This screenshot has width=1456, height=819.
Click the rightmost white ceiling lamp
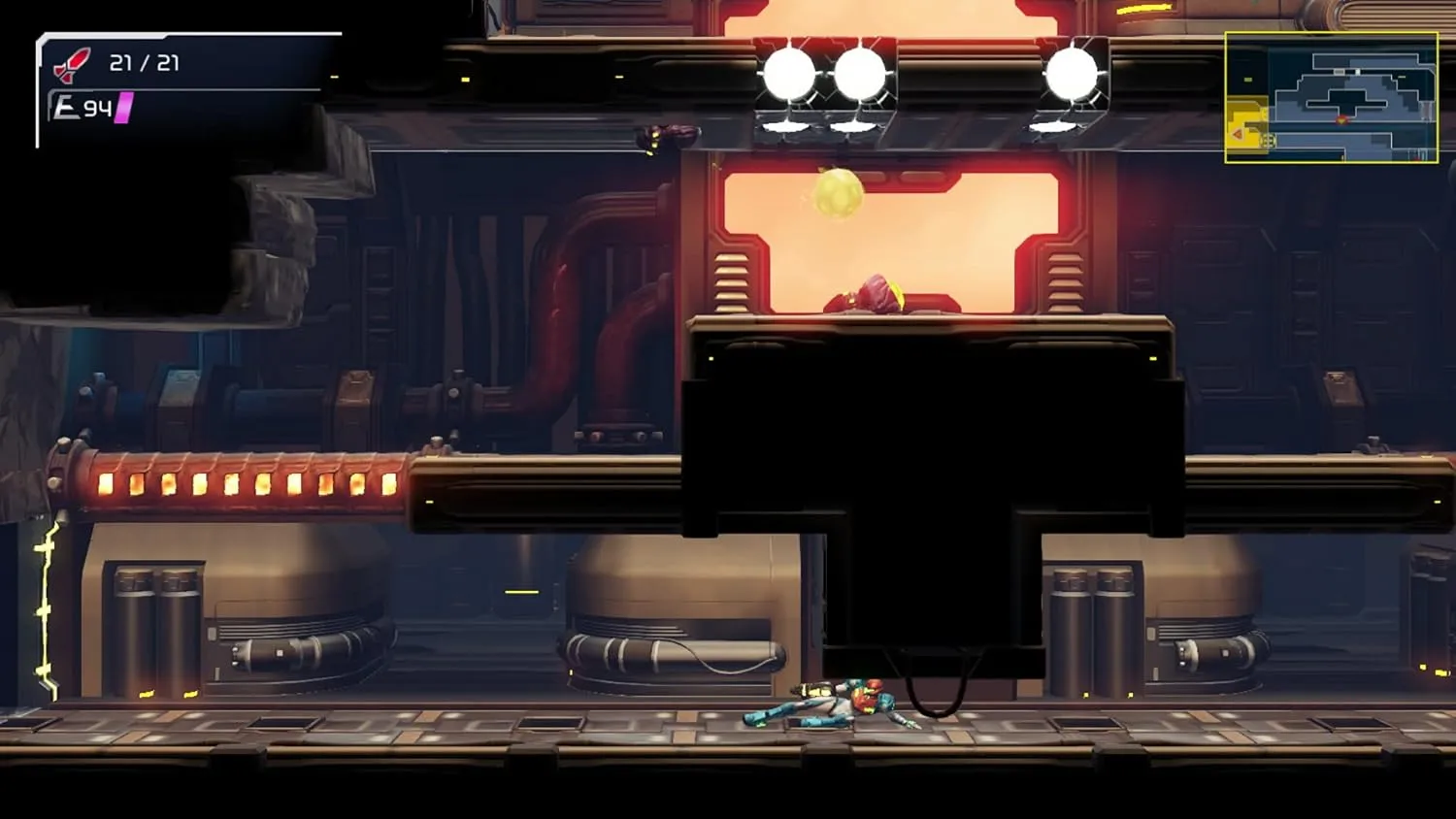point(1073,72)
